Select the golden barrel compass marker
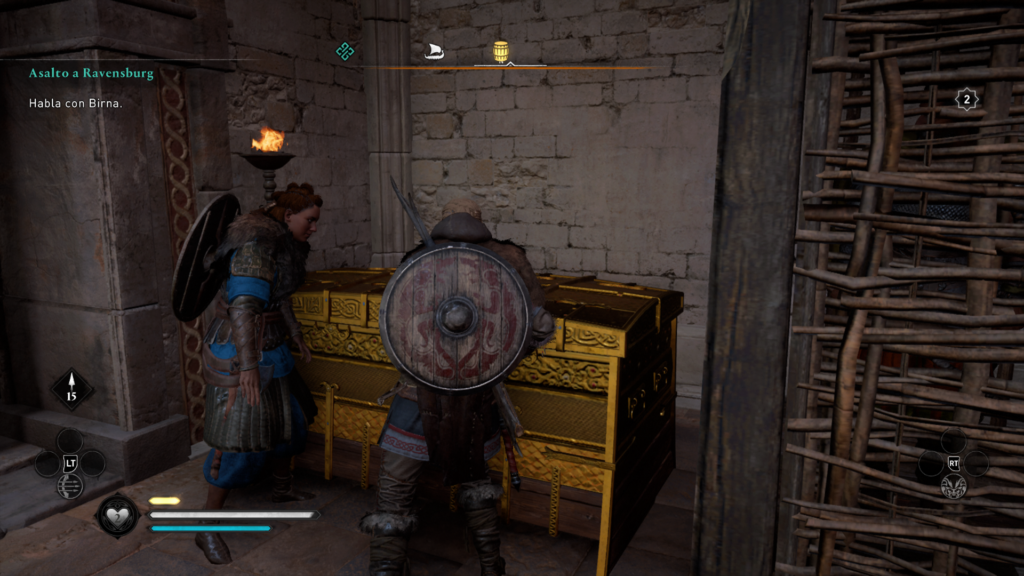1024x576 pixels. tap(501, 51)
